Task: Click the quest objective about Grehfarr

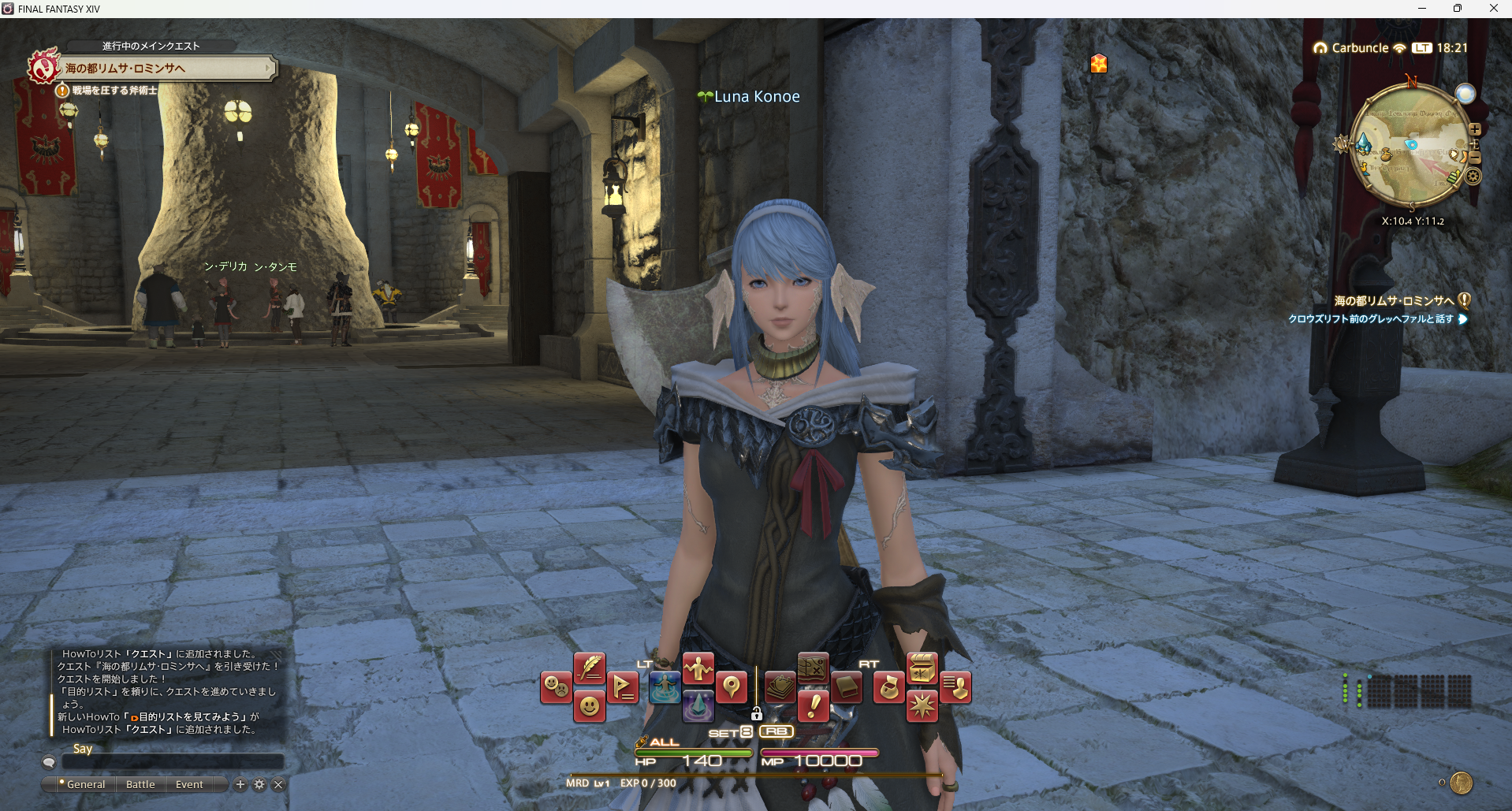Action: pos(1370,319)
